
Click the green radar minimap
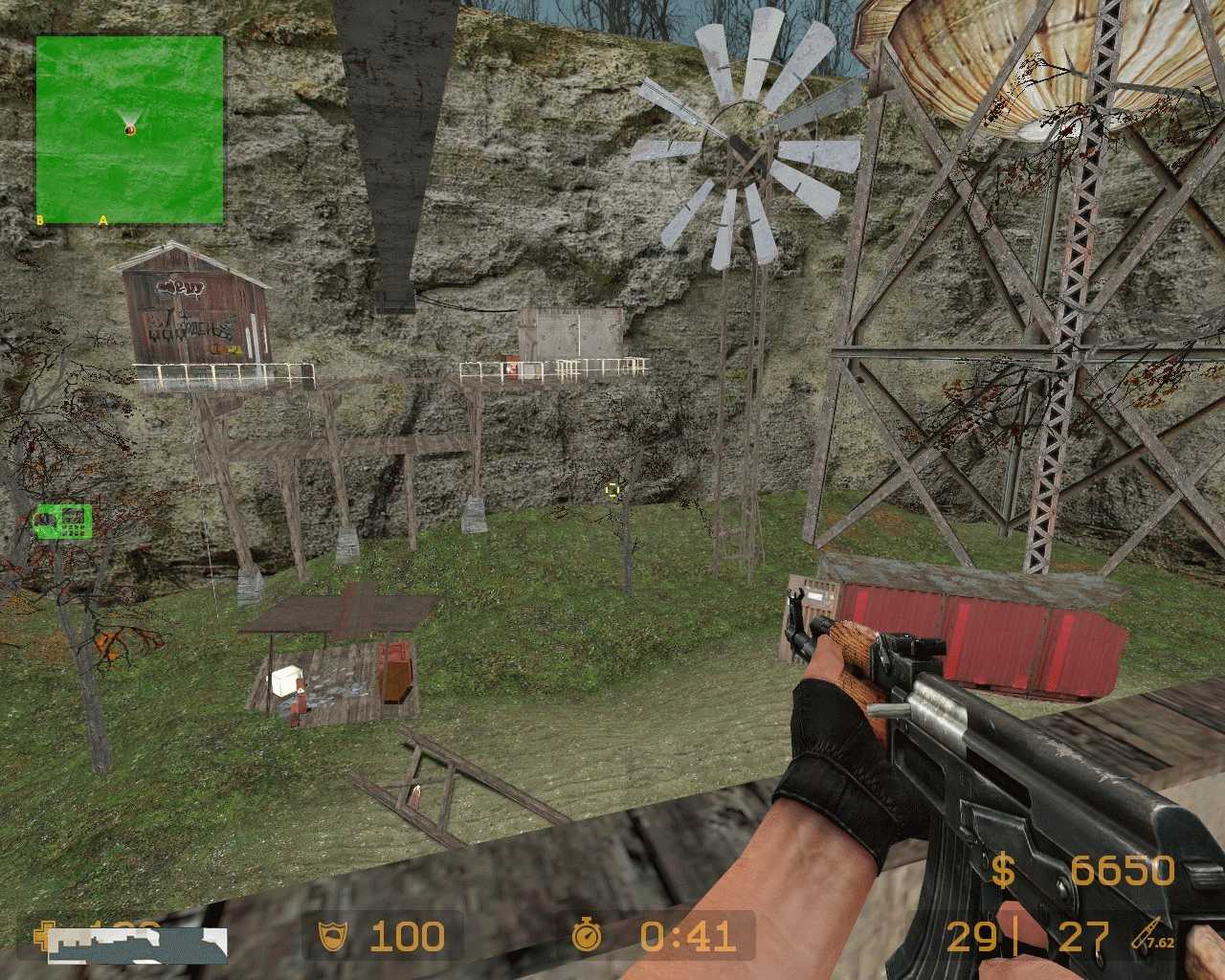point(130,129)
